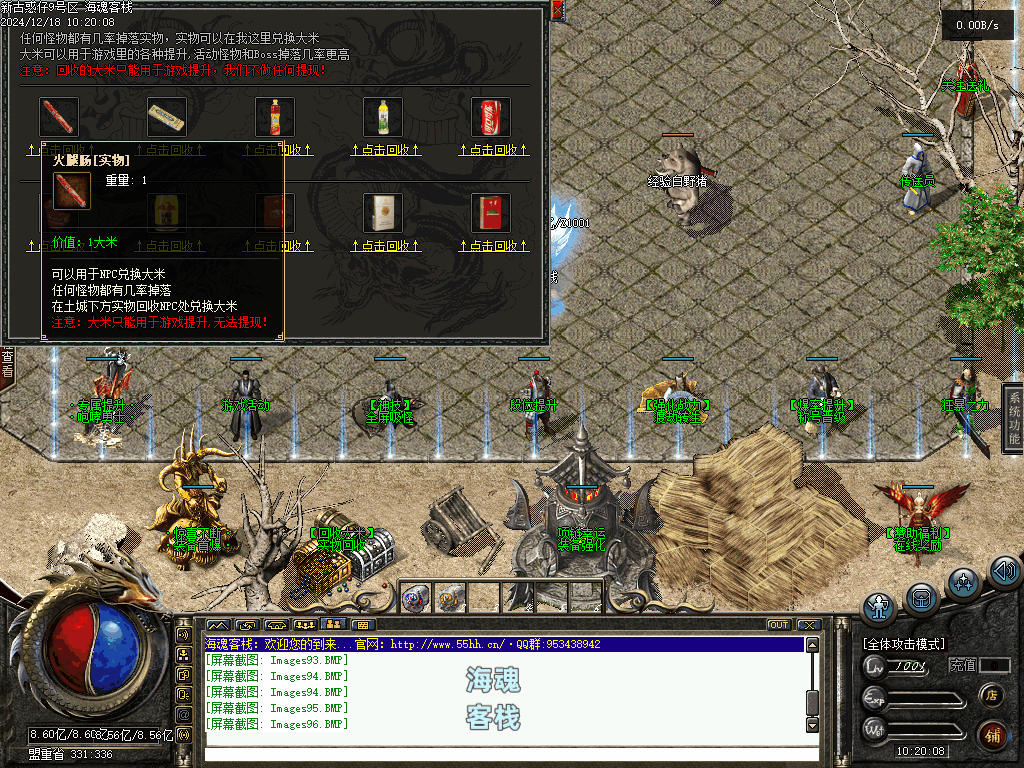Close the chat window with X
This screenshot has width=1024, height=768.
pyautogui.click(x=808, y=625)
